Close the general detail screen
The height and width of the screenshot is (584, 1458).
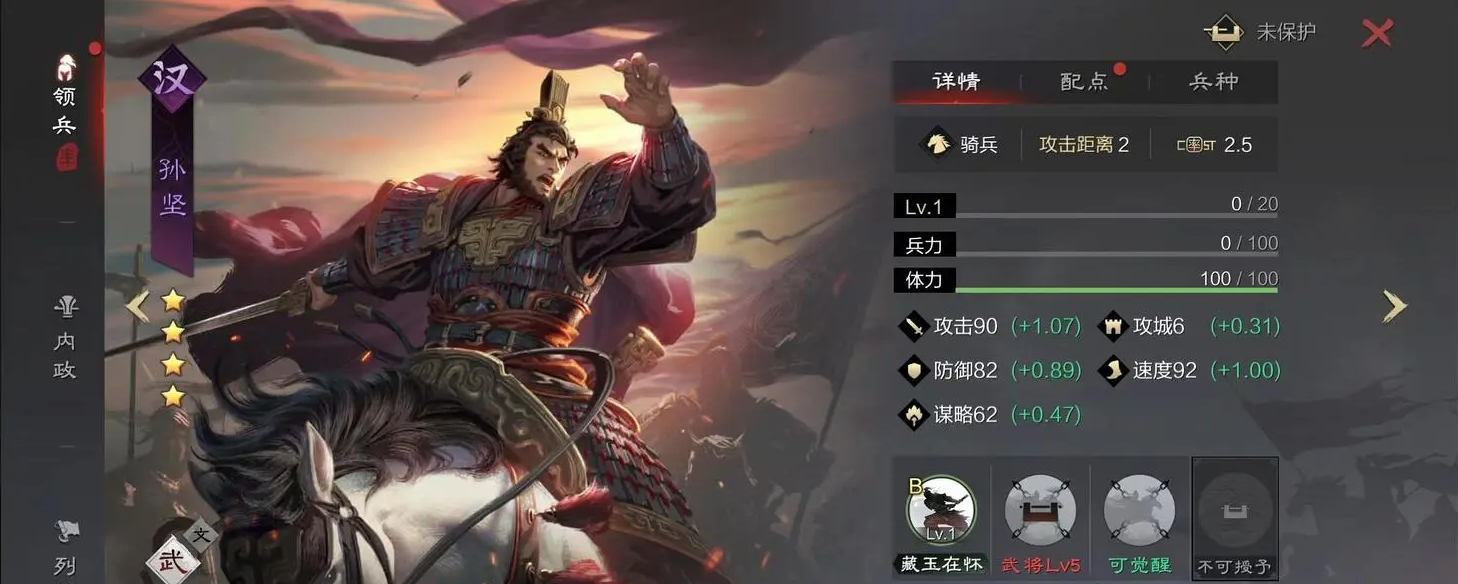click(x=1377, y=34)
